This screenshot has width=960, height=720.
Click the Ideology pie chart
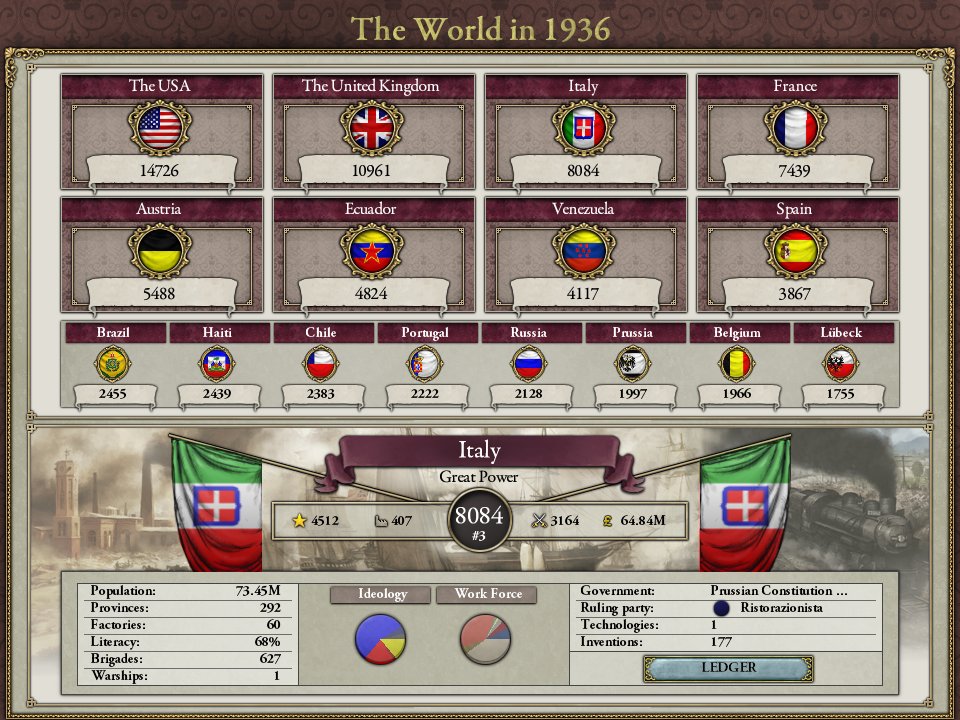(x=381, y=639)
